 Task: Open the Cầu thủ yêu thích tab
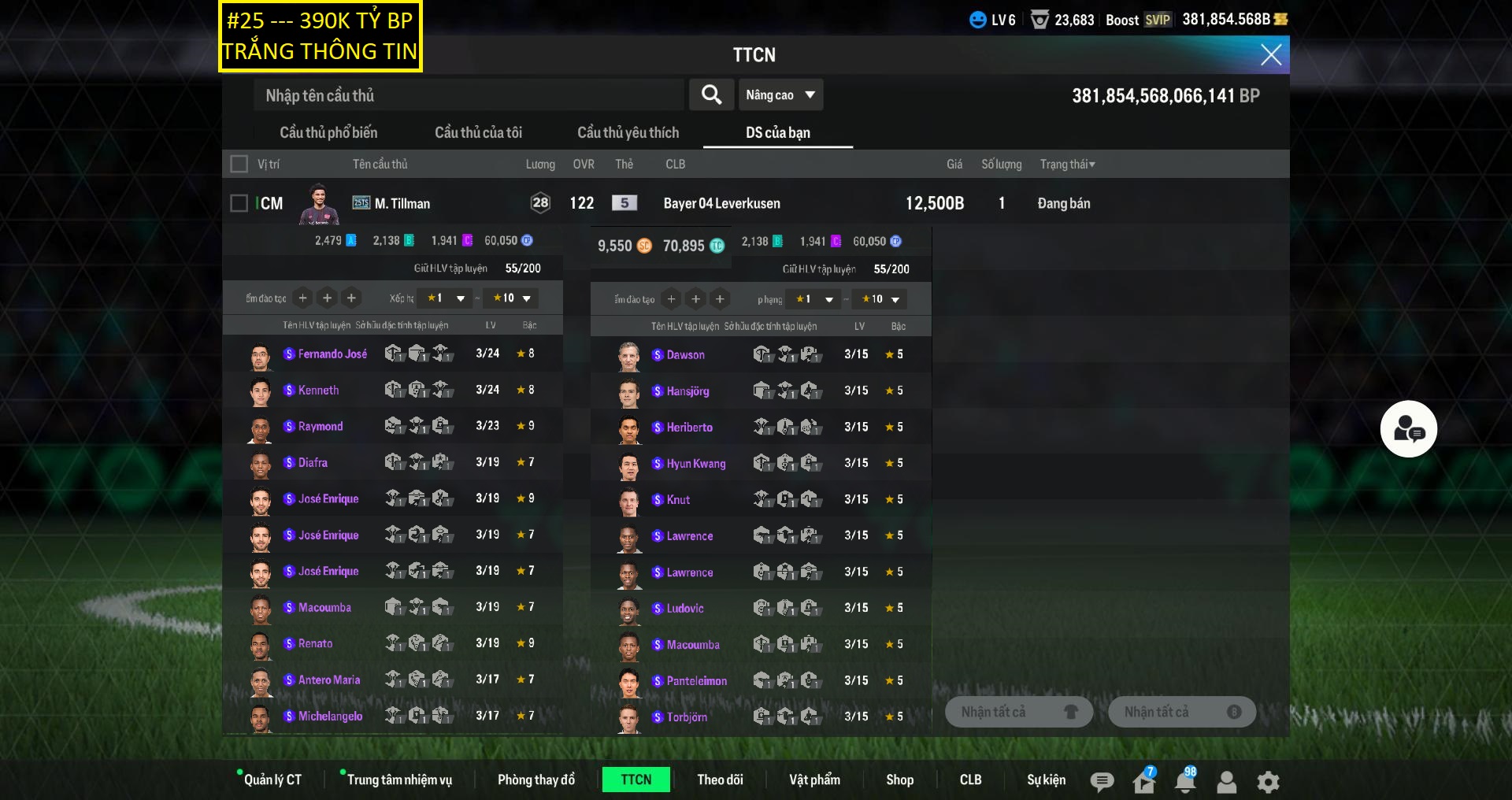pyautogui.click(x=628, y=132)
